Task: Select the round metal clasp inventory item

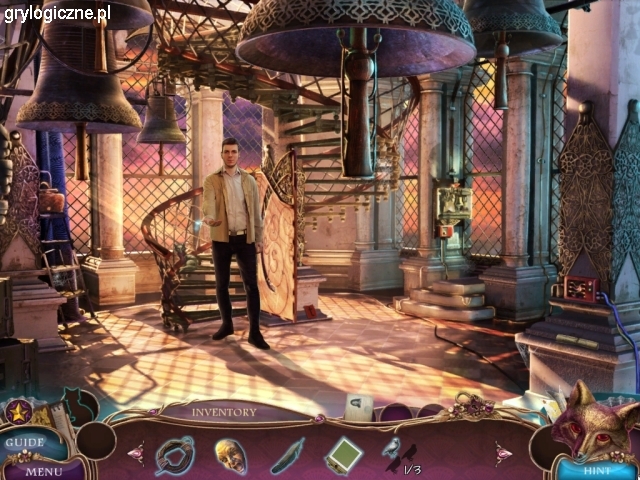Action: pyautogui.click(x=175, y=454)
